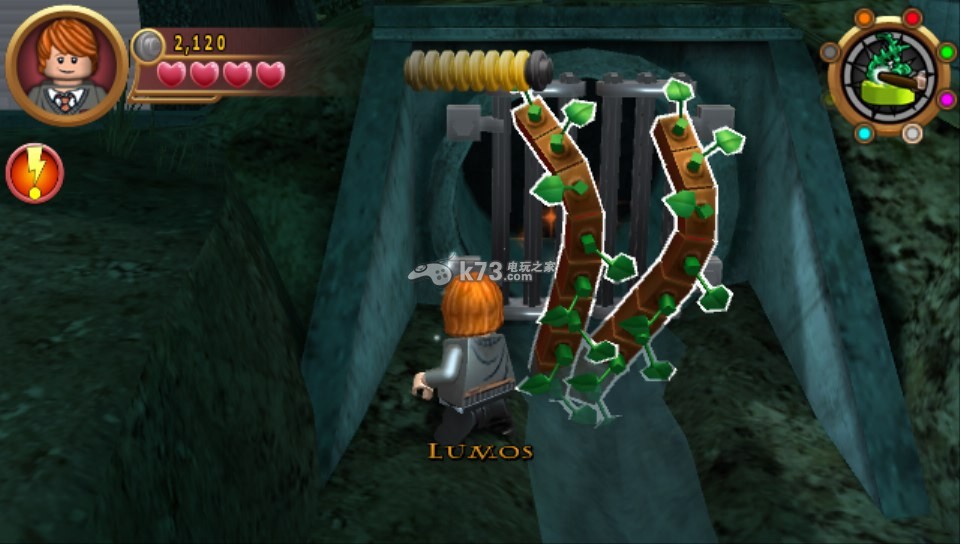The height and width of the screenshot is (544, 960).
Task: Activate the lightning bolt spell icon
Action: click(x=35, y=173)
